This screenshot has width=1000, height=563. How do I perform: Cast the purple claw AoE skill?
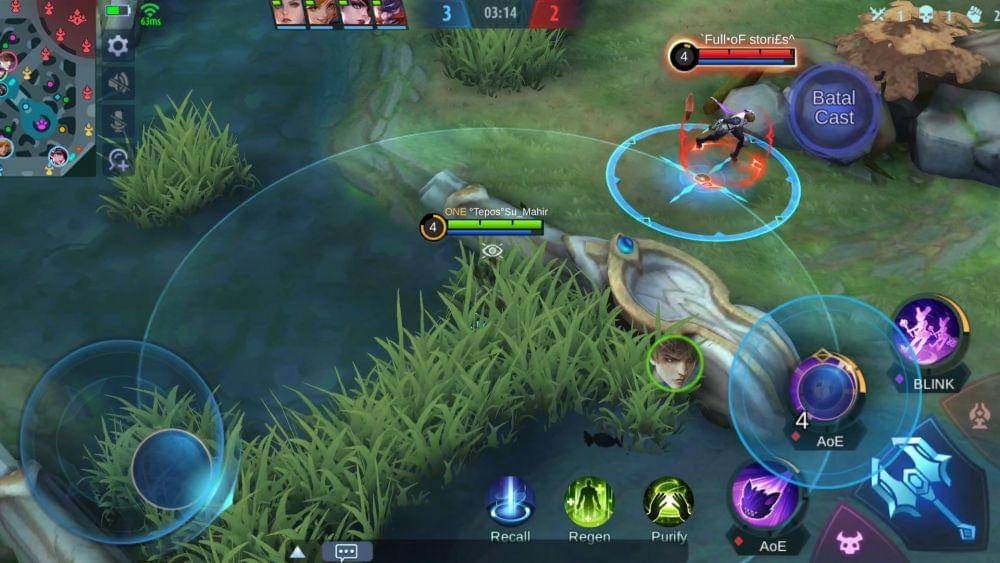pyautogui.click(x=765, y=498)
